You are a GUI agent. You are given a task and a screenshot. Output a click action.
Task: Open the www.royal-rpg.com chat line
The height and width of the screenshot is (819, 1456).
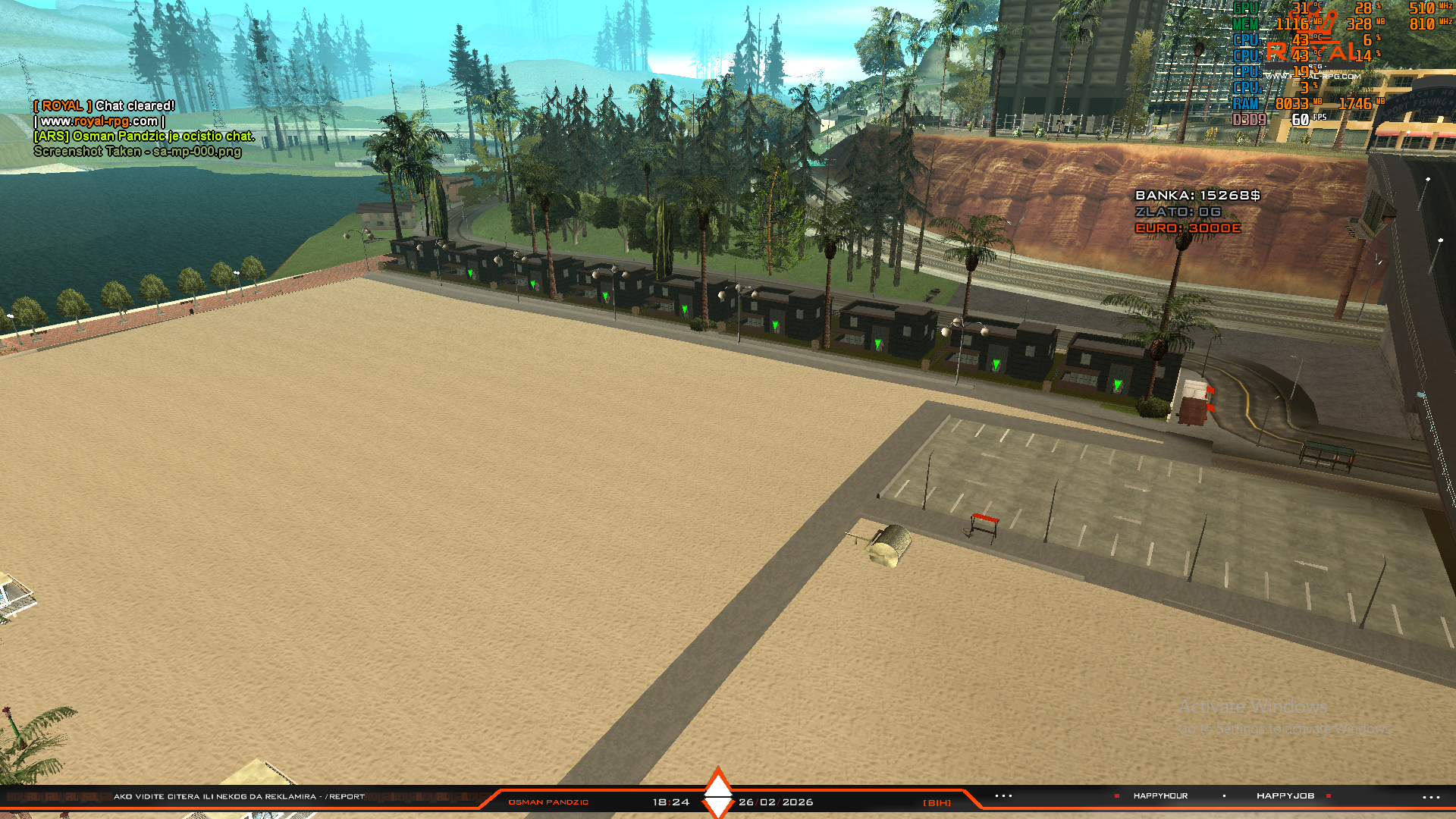click(99, 121)
